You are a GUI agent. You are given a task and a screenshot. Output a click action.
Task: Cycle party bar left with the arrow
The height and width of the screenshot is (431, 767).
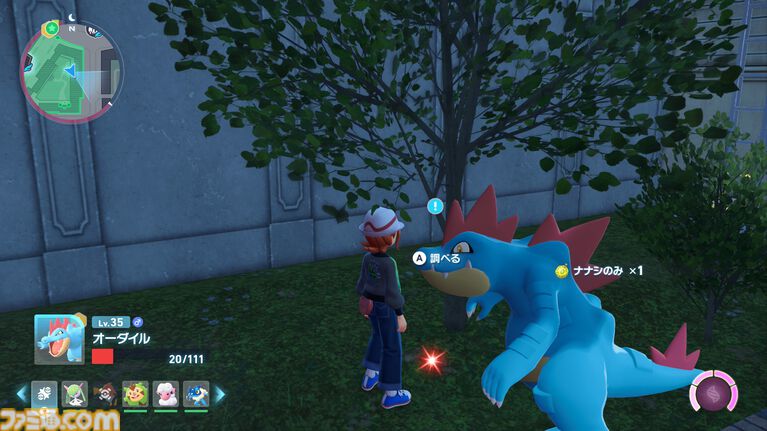[x=21, y=394]
